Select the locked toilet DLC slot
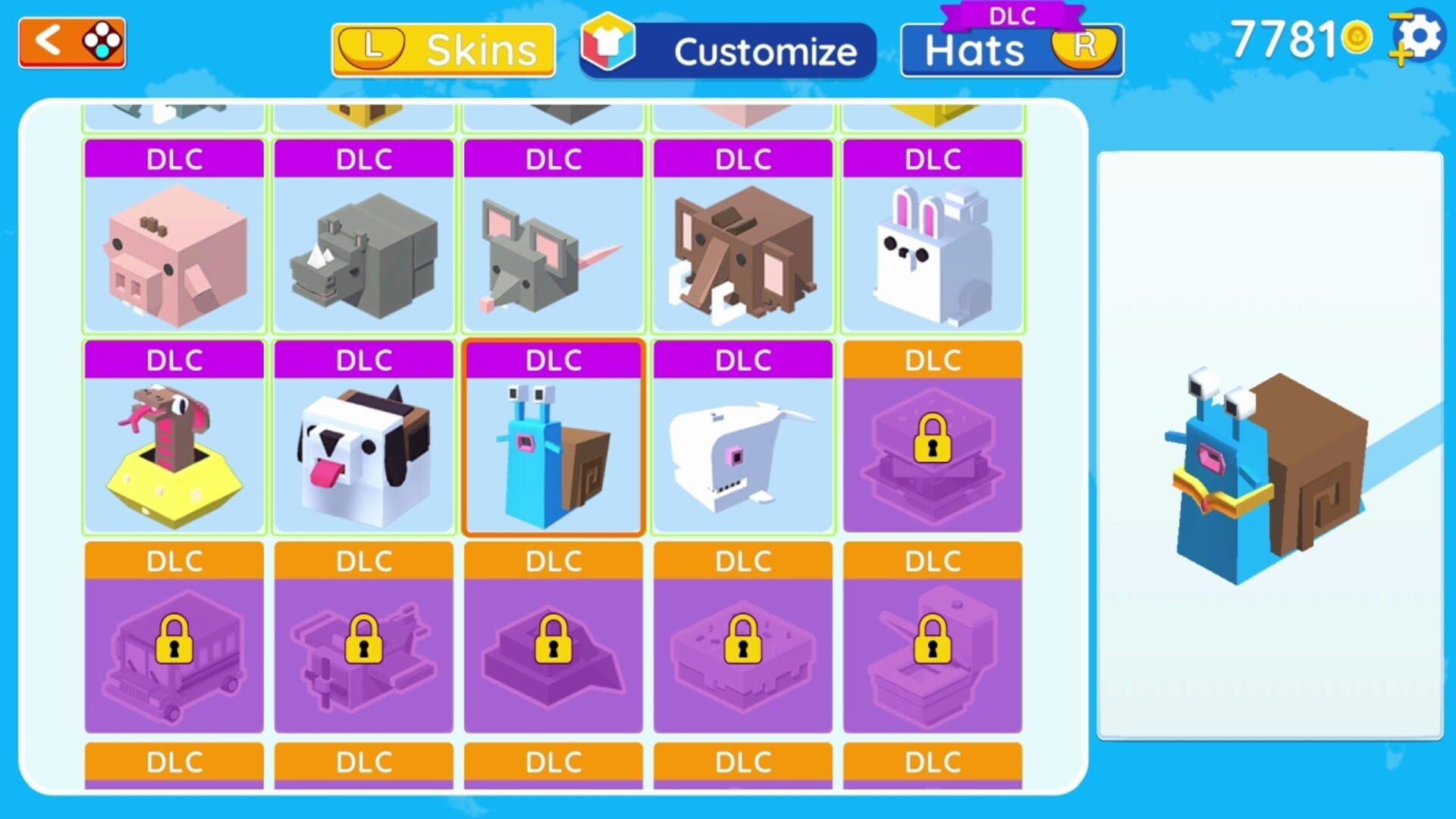This screenshot has height=819, width=1456. click(x=932, y=652)
